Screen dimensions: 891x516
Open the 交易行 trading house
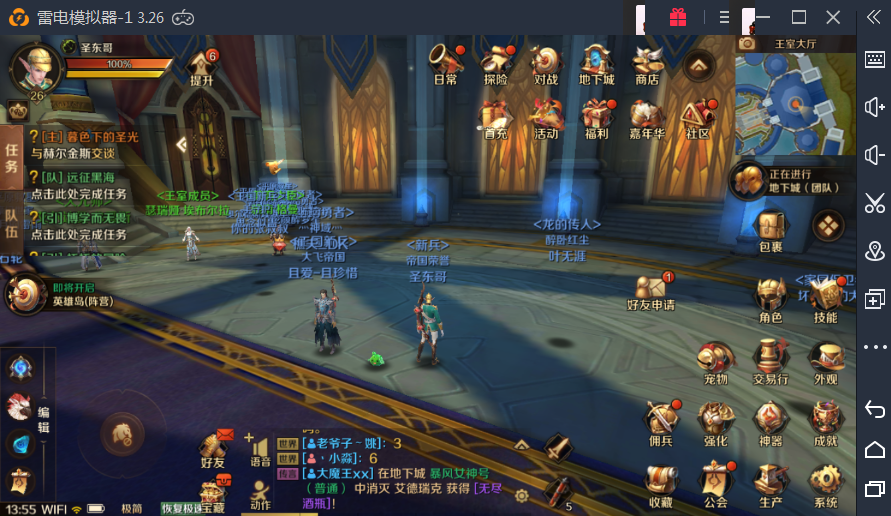point(770,361)
